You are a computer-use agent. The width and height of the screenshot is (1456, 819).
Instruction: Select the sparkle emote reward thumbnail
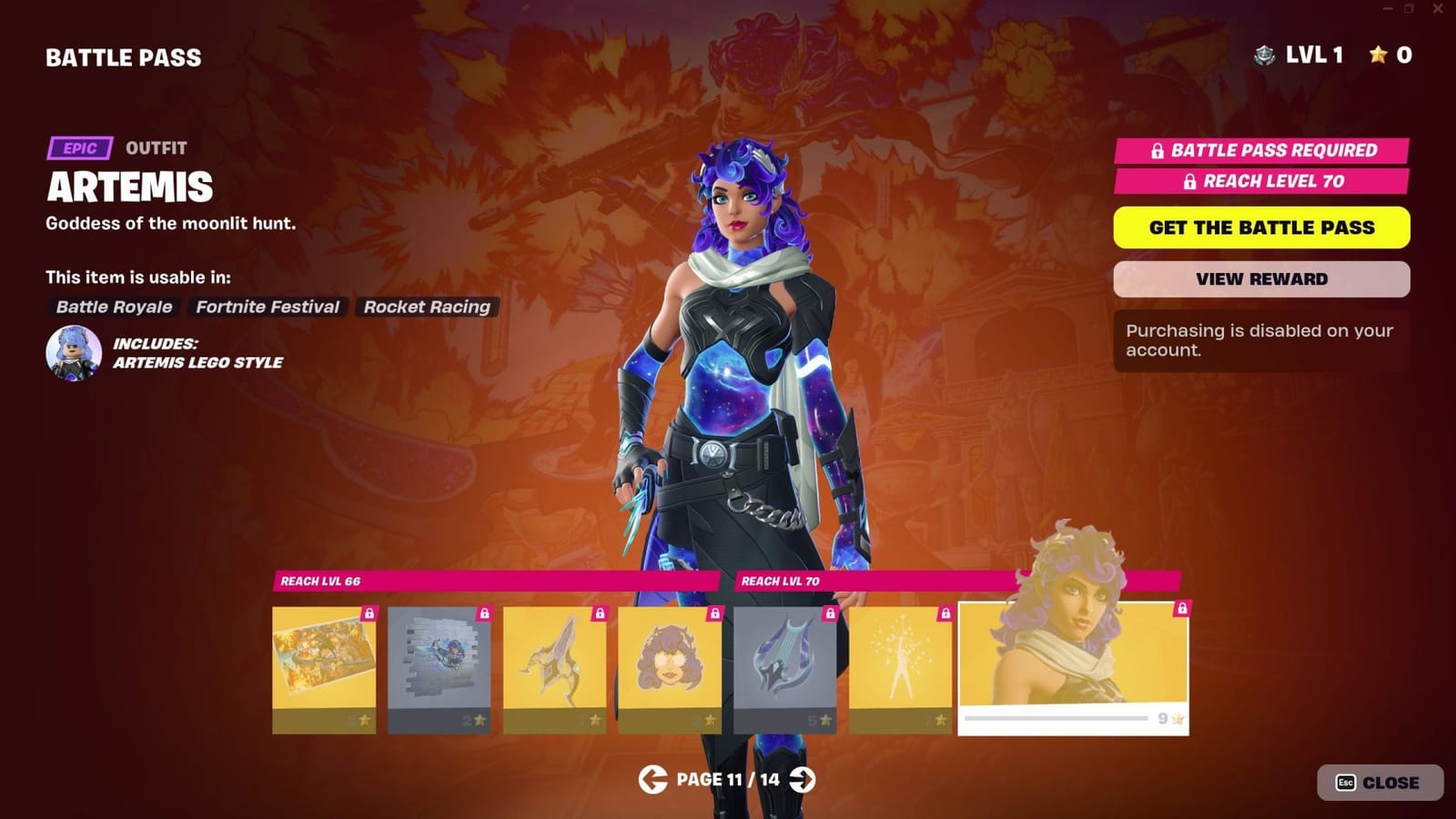[x=901, y=664]
